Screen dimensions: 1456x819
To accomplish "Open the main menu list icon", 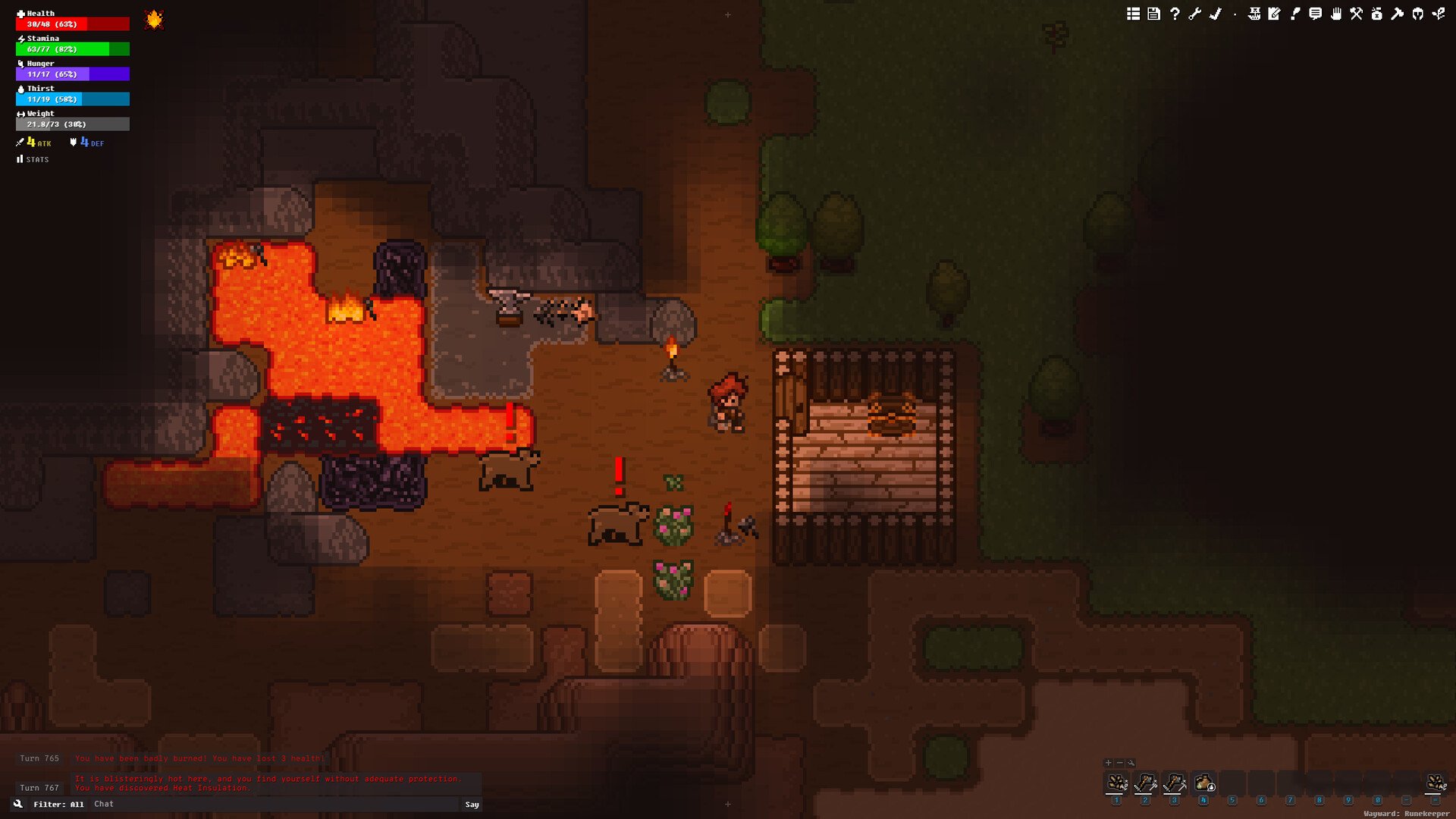I will [x=1133, y=14].
